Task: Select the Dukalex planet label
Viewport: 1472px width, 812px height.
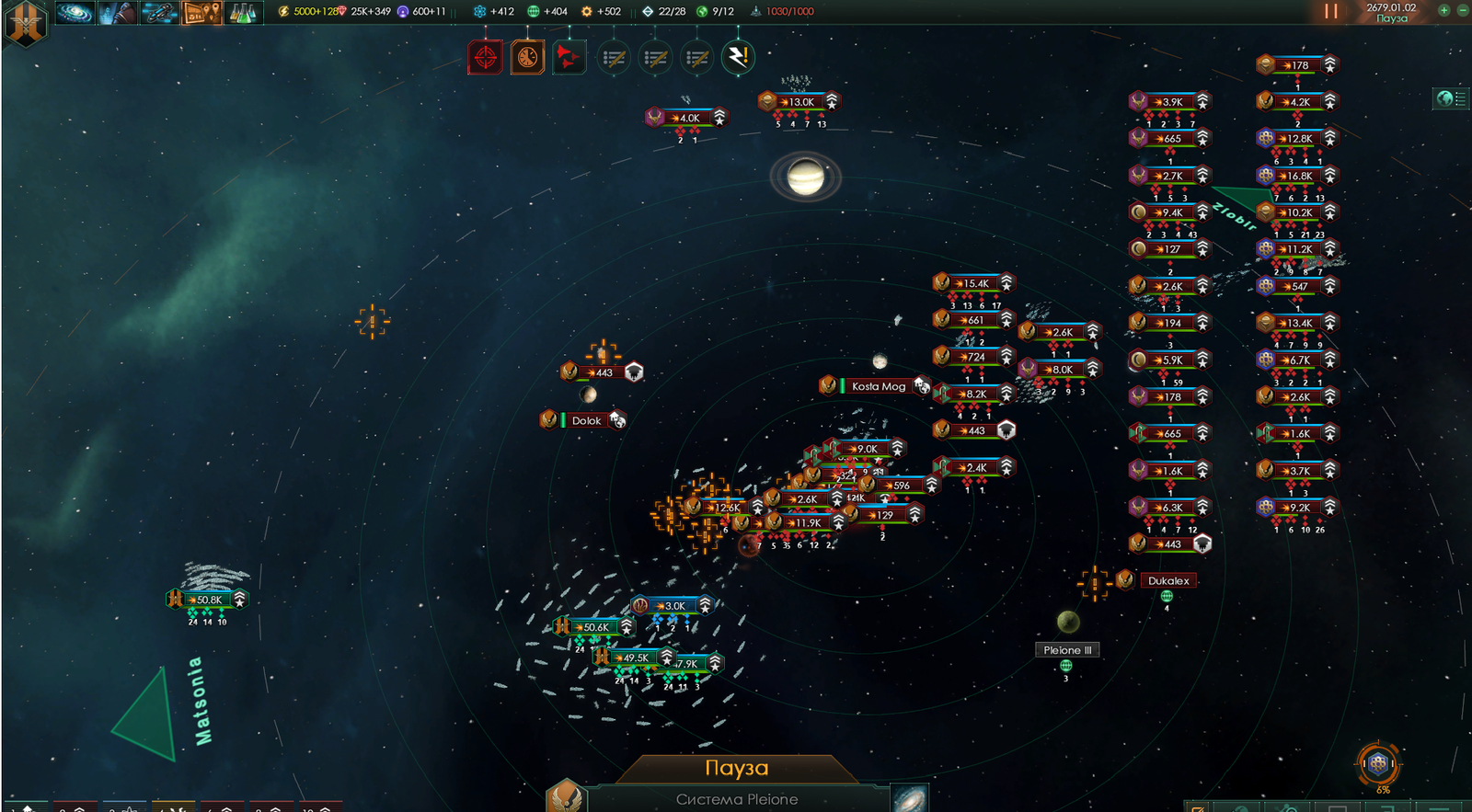Action: [x=1168, y=580]
